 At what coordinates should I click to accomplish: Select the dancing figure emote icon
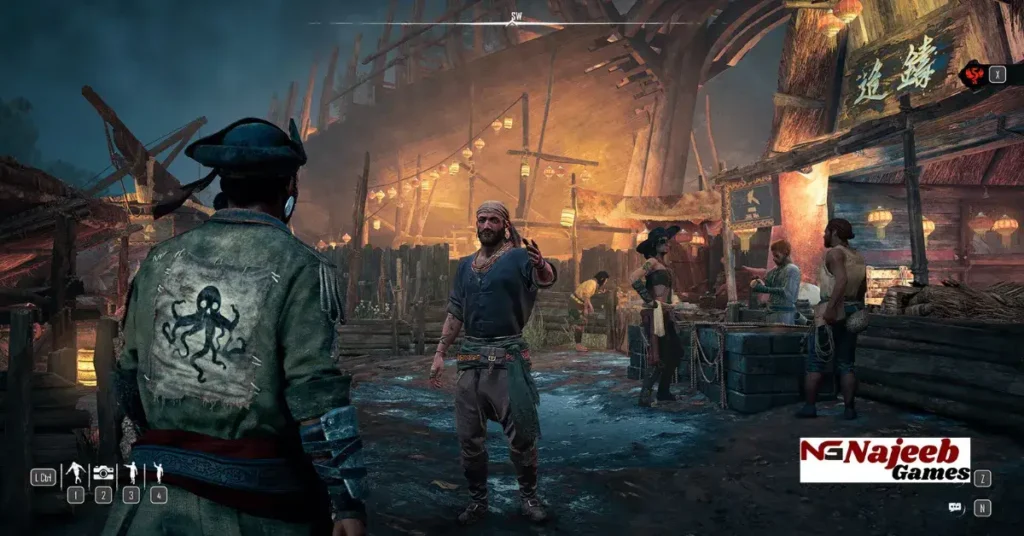[x=75, y=473]
